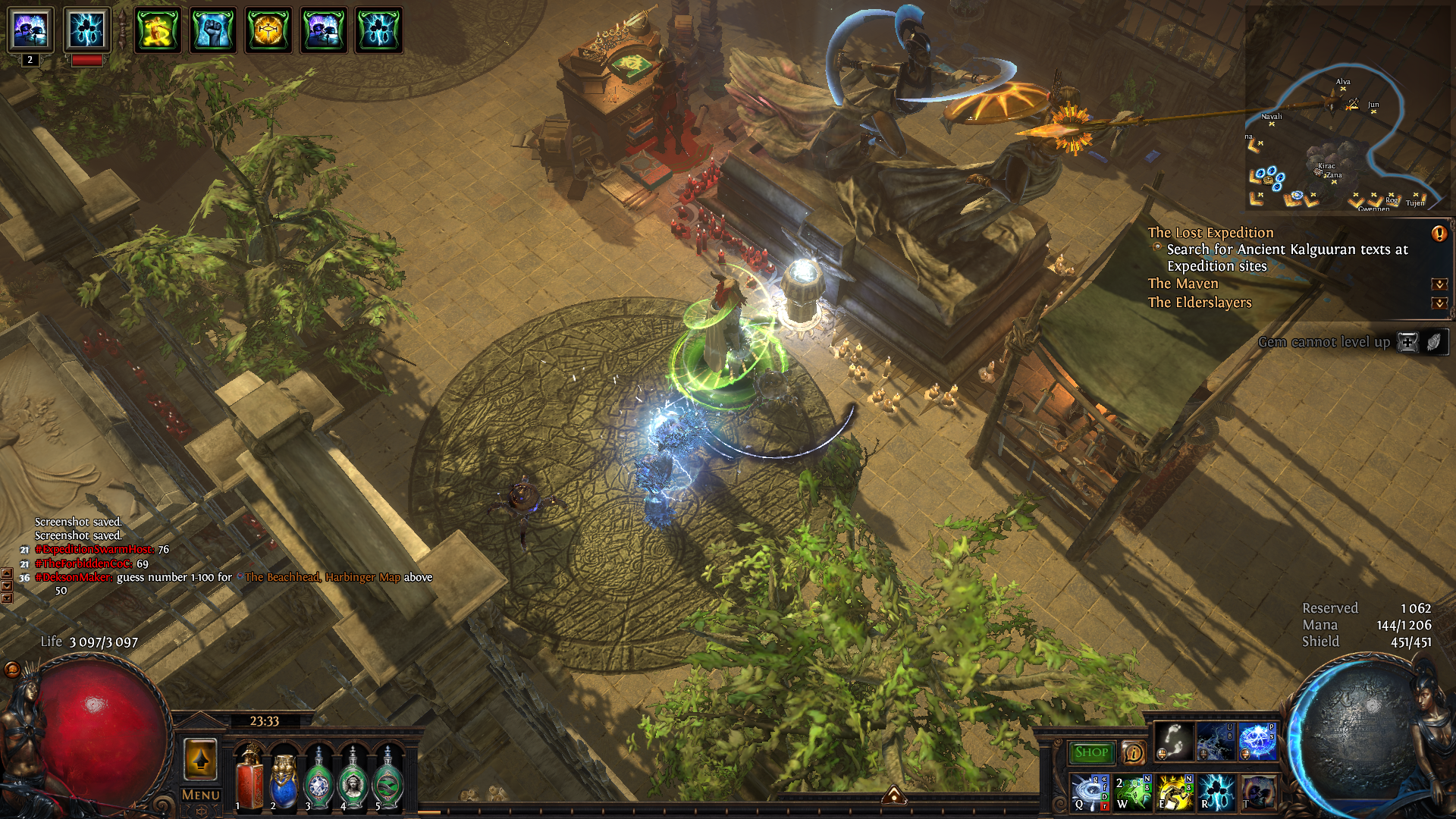This screenshot has width=1456, height=819.
Task: Select the blue lightning orb skill slot
Action: pos(1257,741)
